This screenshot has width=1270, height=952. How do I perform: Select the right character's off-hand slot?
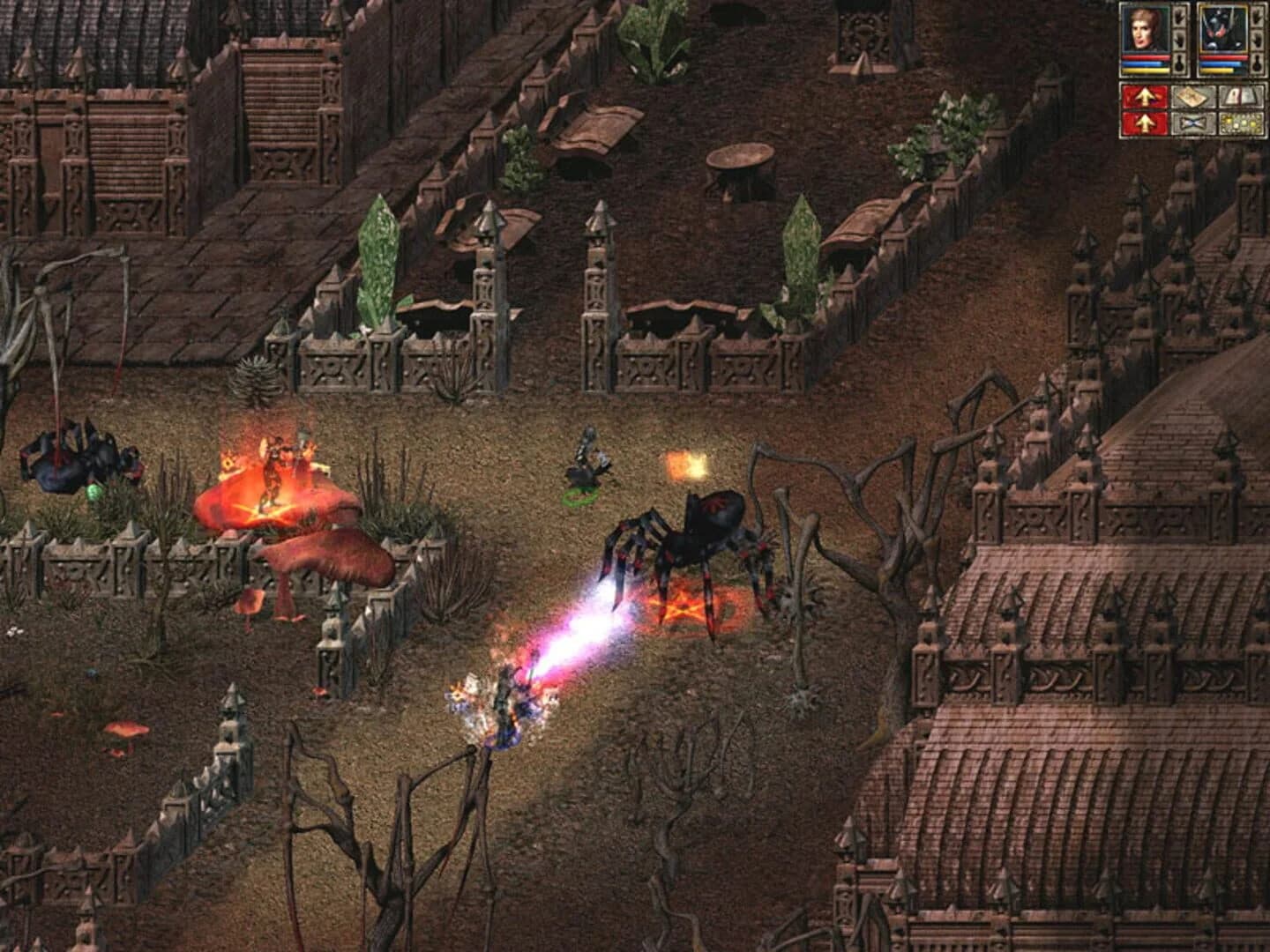[x=1257, y=40]
